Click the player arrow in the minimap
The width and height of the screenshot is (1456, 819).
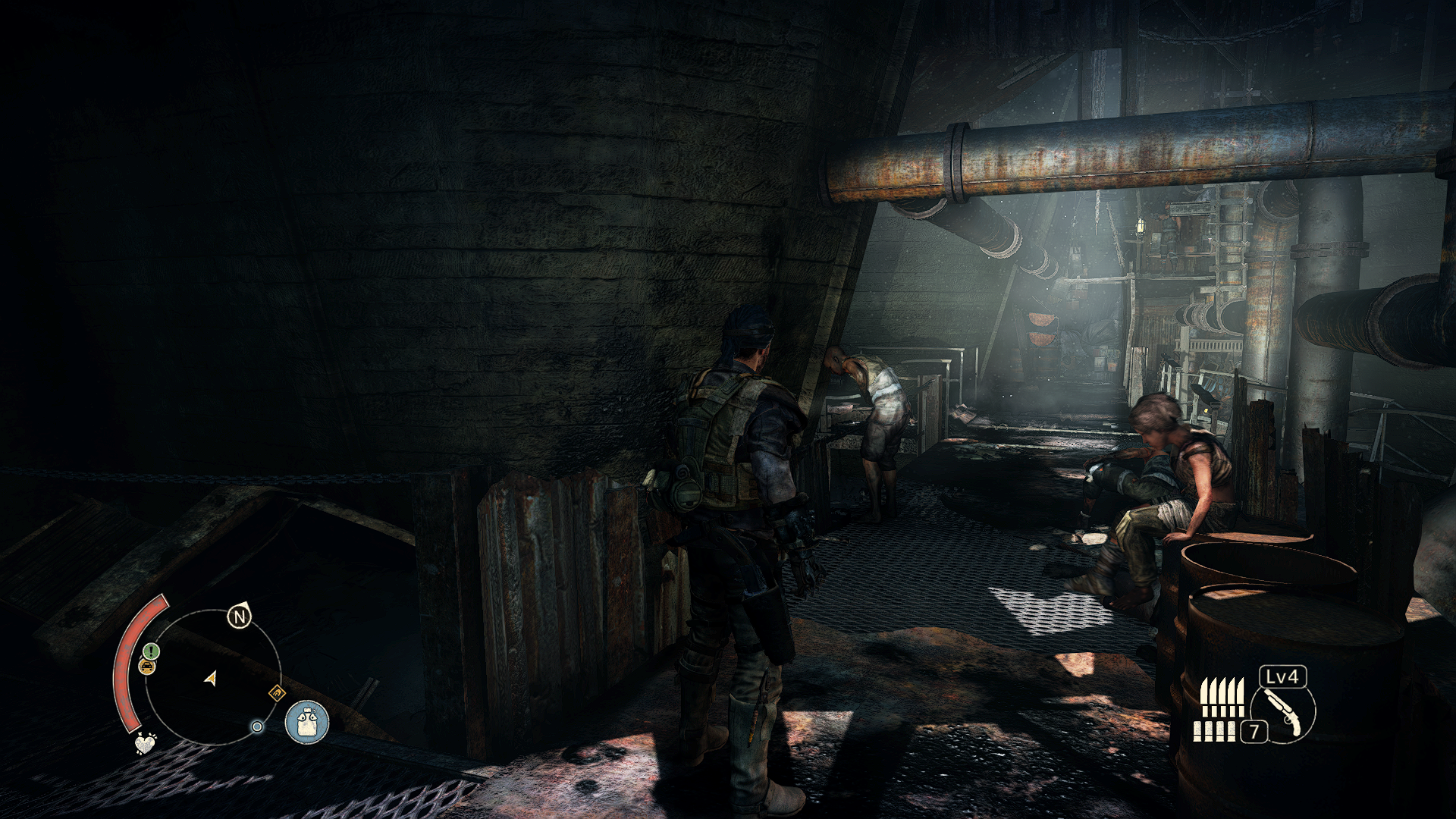(211, 678)
